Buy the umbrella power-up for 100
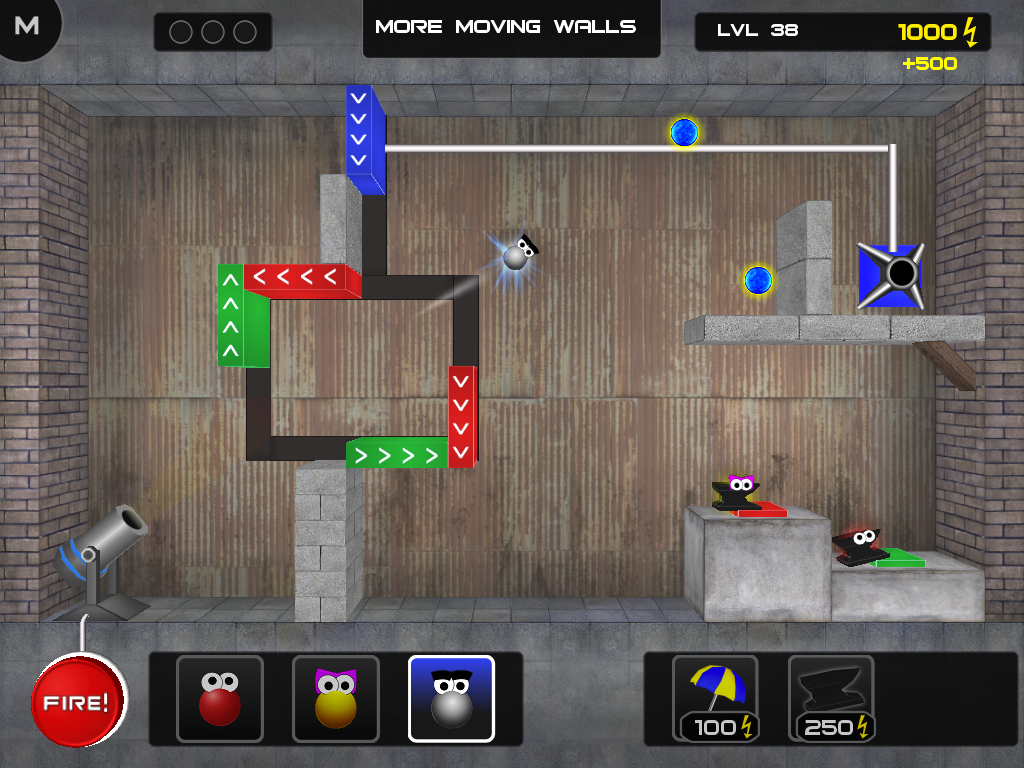 pyautogui.click(x=715, y=698)
